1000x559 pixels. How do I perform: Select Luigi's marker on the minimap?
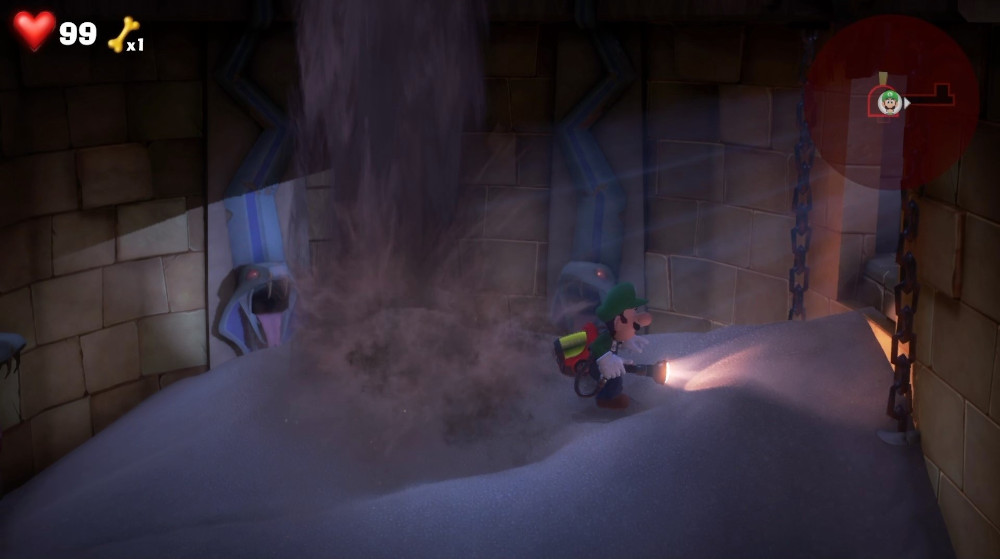(887, 102)
